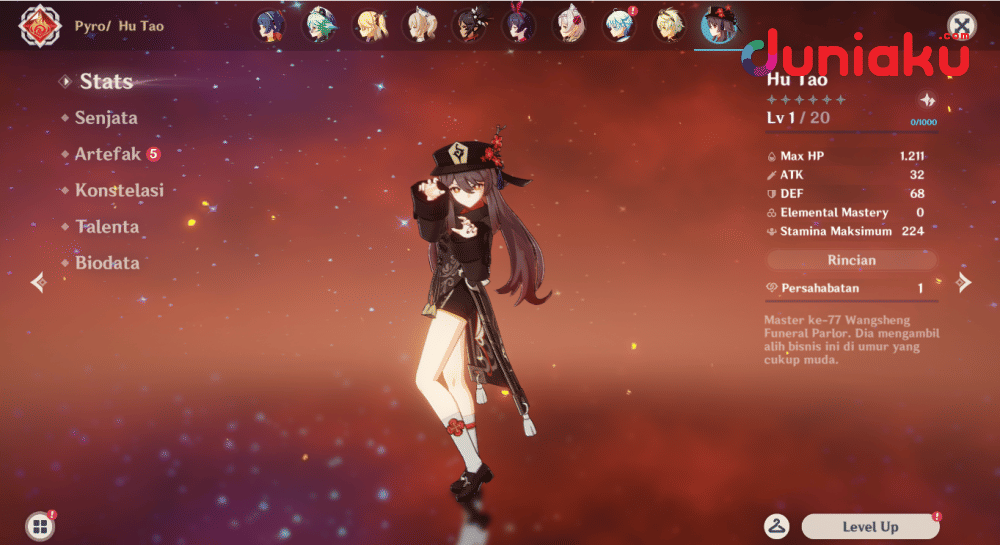Select the highlighted Hu Tao portrait
1000x545 pixels.
pyautogui.click(x=717, y=25)
